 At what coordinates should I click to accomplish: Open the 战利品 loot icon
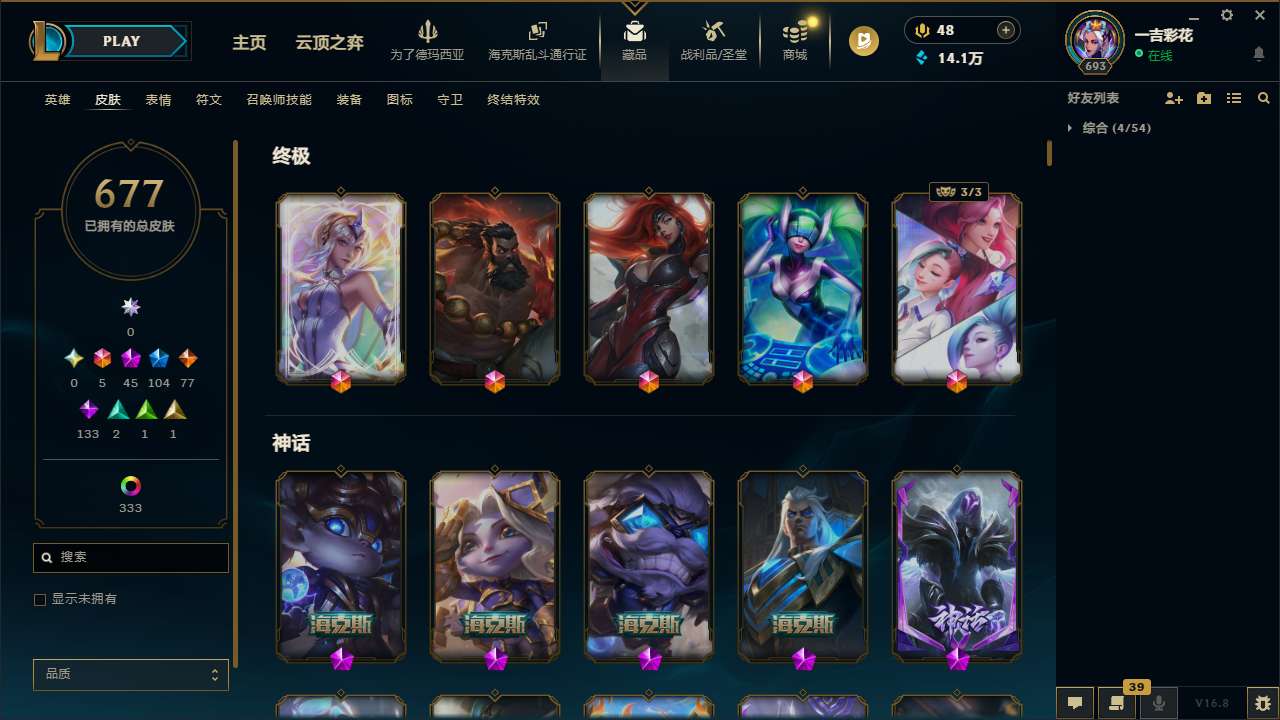[x=713, y=33]
